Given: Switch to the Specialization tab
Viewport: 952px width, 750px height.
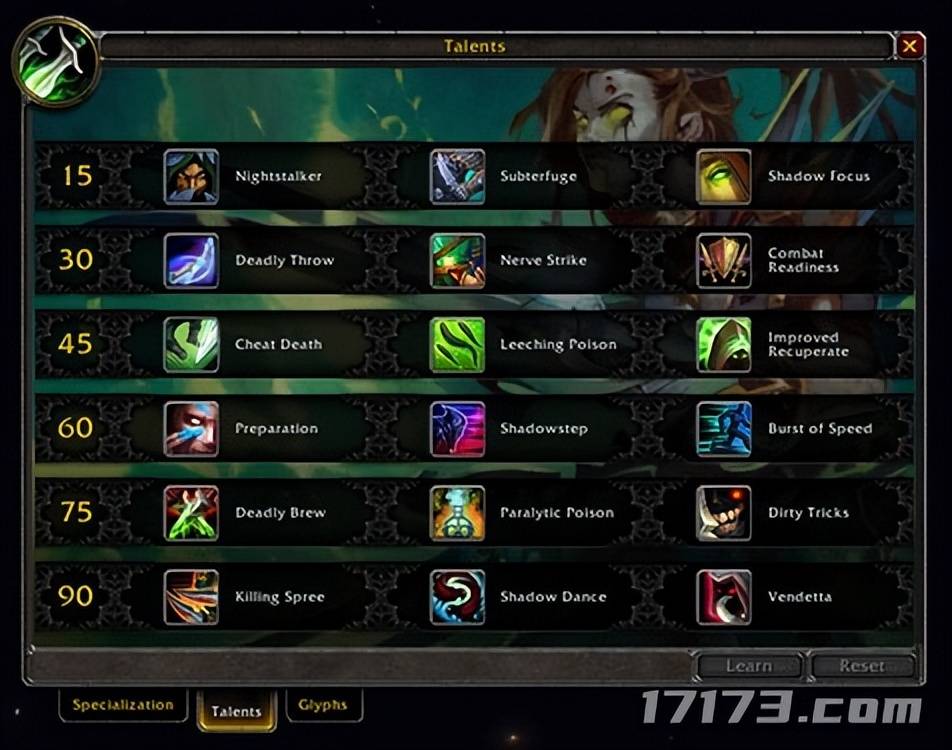Looking at the screenshot, I should point(123,705).
